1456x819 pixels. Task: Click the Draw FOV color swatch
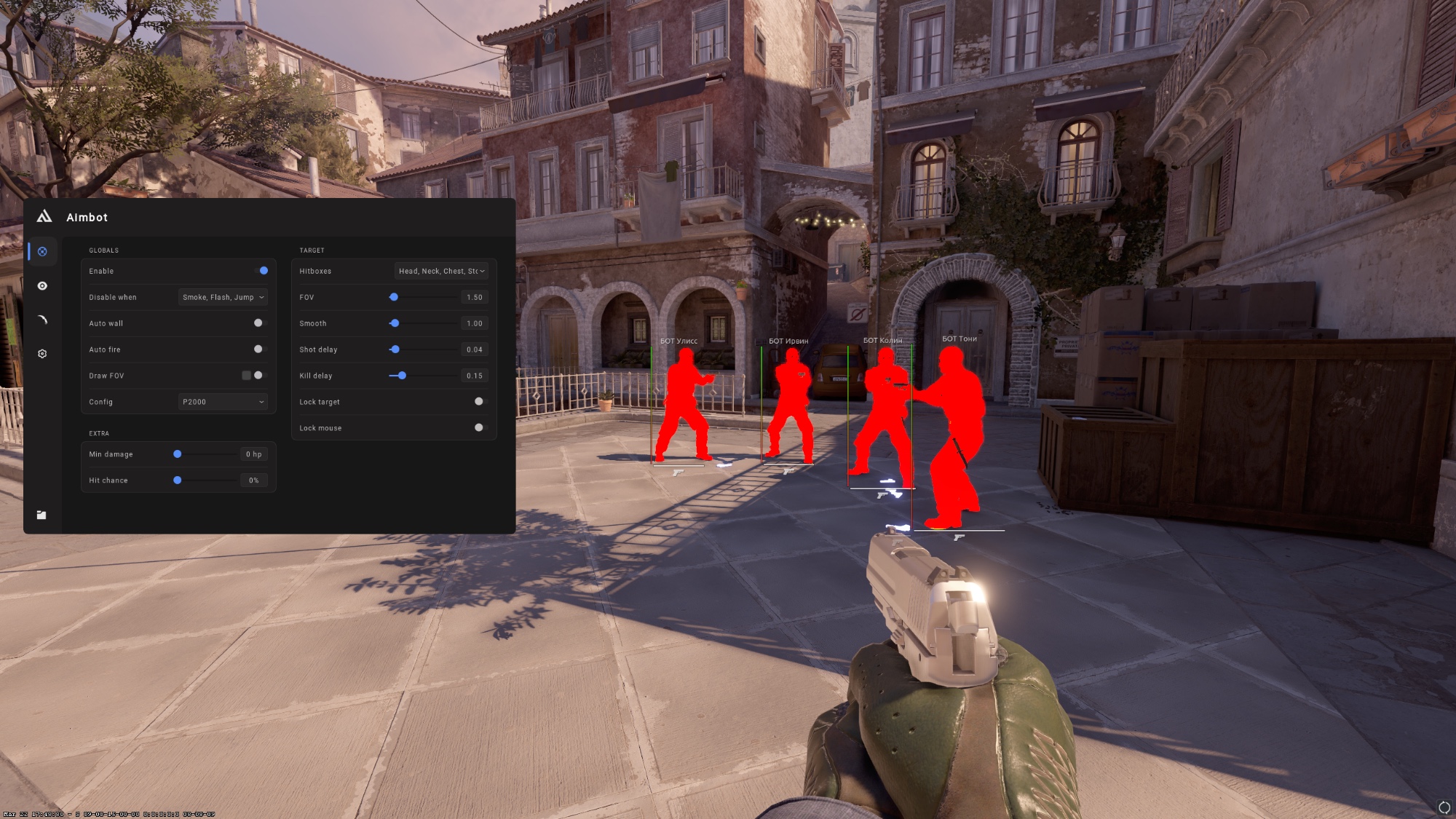(x=247, y=375)
